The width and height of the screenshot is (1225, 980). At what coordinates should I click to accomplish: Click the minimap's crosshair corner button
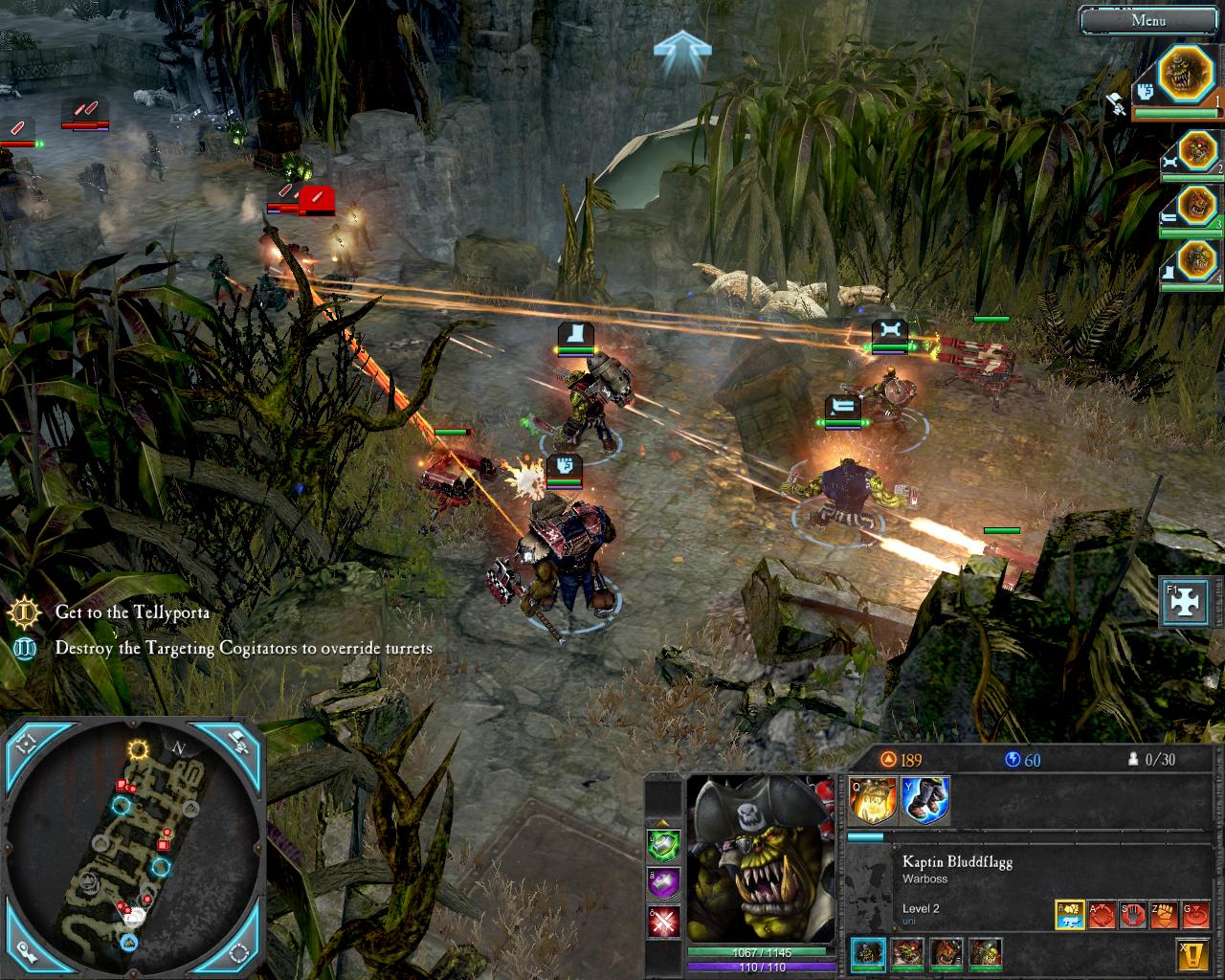click(27, 742)
